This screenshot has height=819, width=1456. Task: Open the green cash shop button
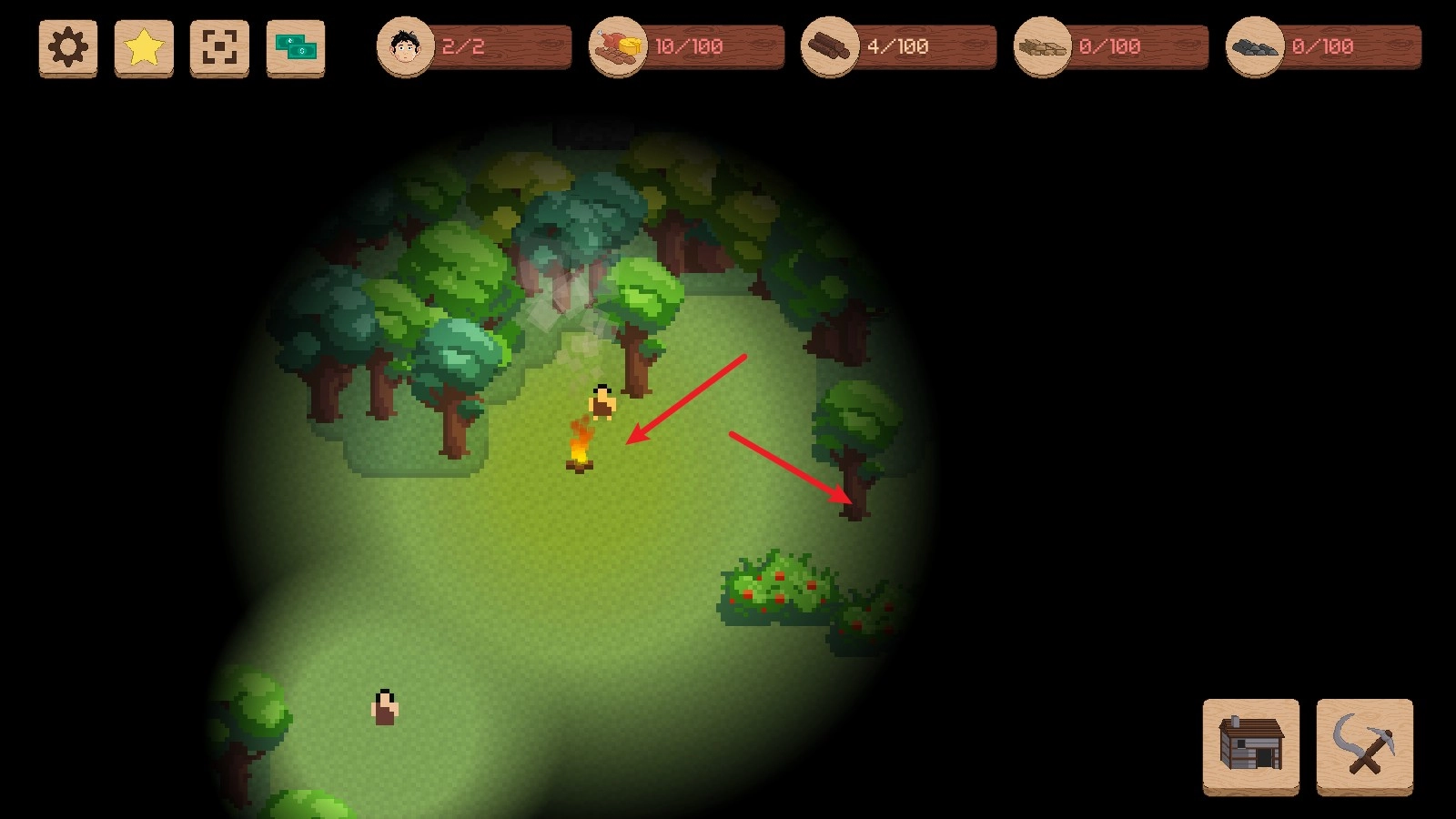pos(296,47)
